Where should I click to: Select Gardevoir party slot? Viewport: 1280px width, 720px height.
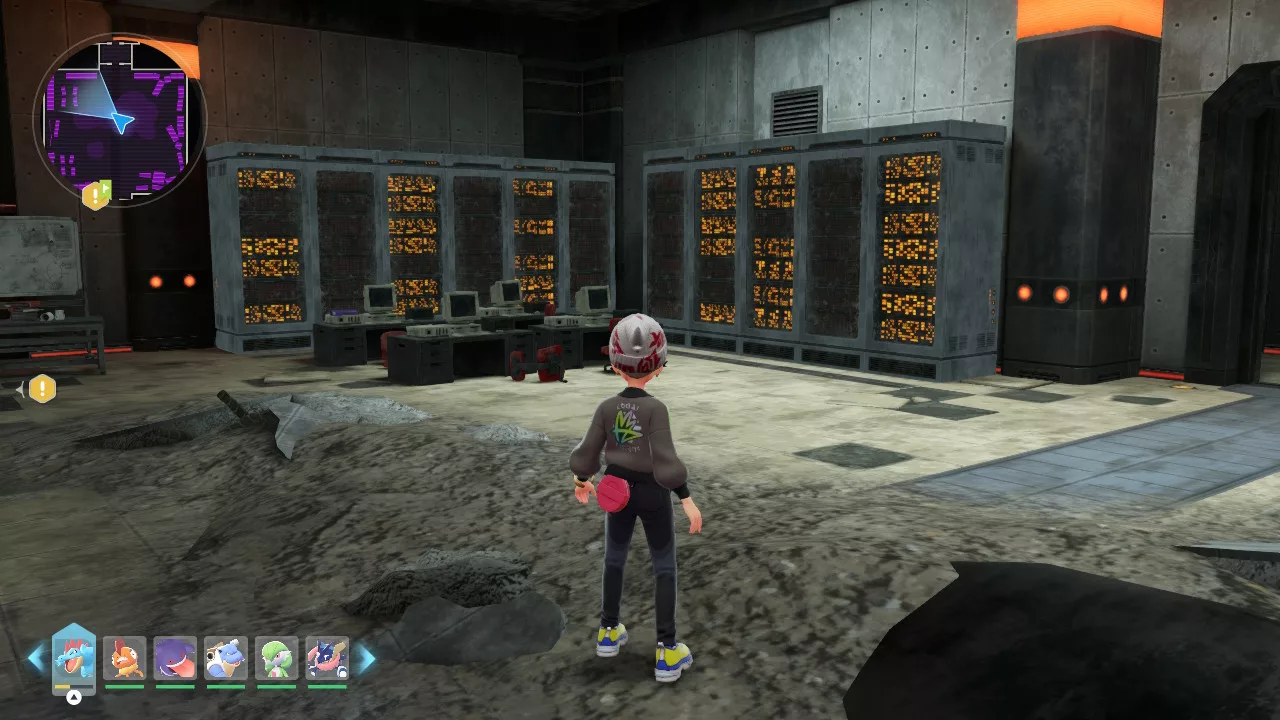(277, 658)
